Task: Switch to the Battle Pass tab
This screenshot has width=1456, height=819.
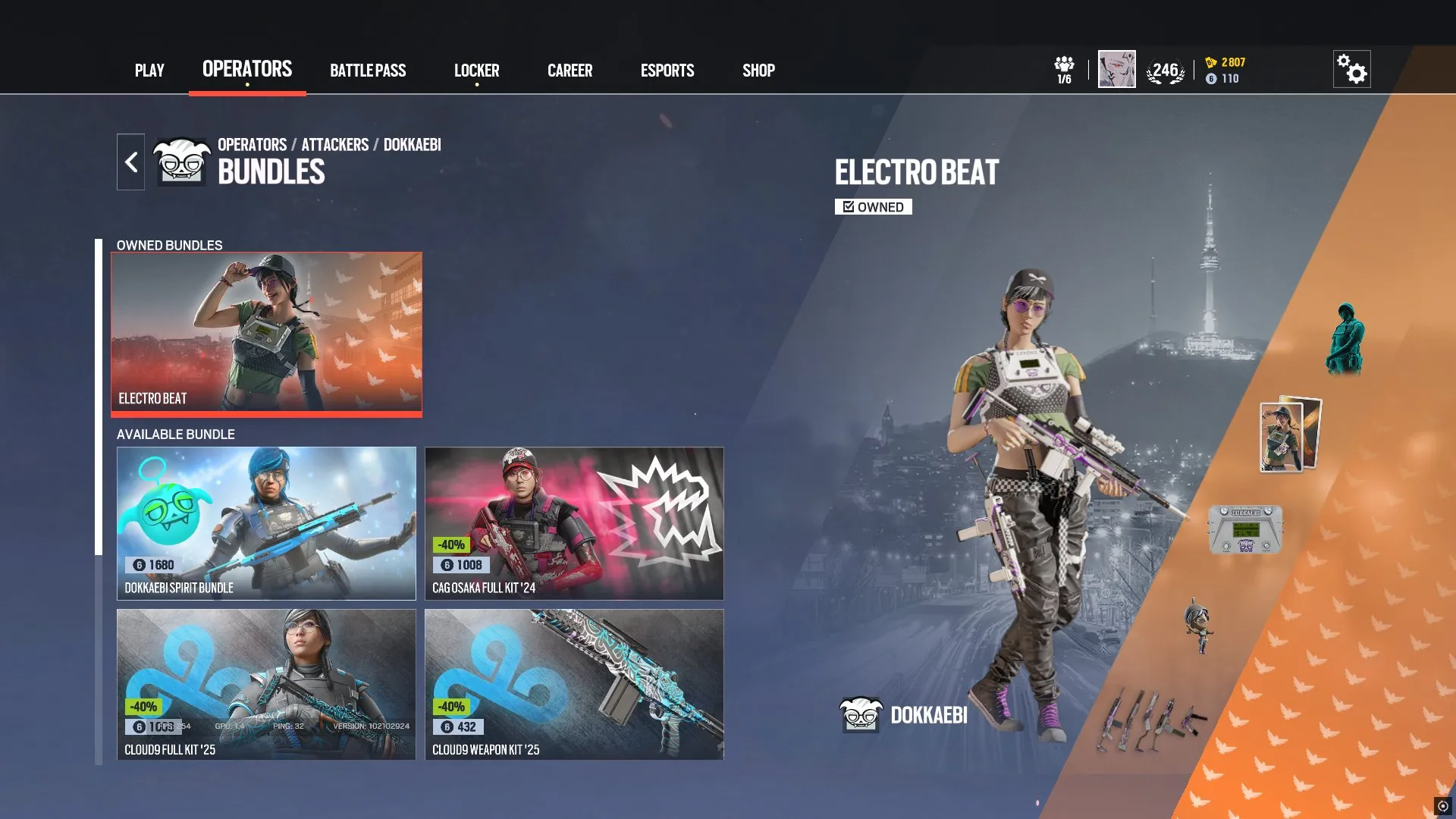Action: pyautogui.click(x=368, y=71)
